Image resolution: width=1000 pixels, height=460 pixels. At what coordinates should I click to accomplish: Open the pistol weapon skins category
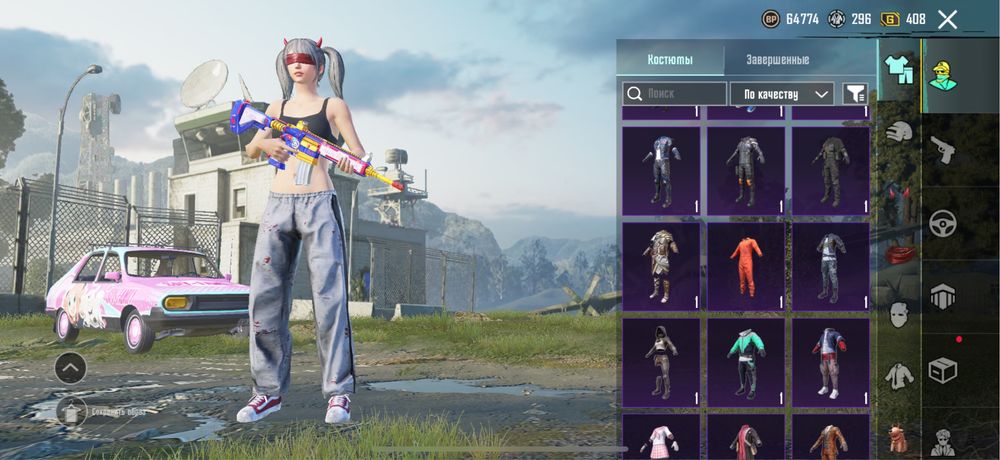pos(942,152)
